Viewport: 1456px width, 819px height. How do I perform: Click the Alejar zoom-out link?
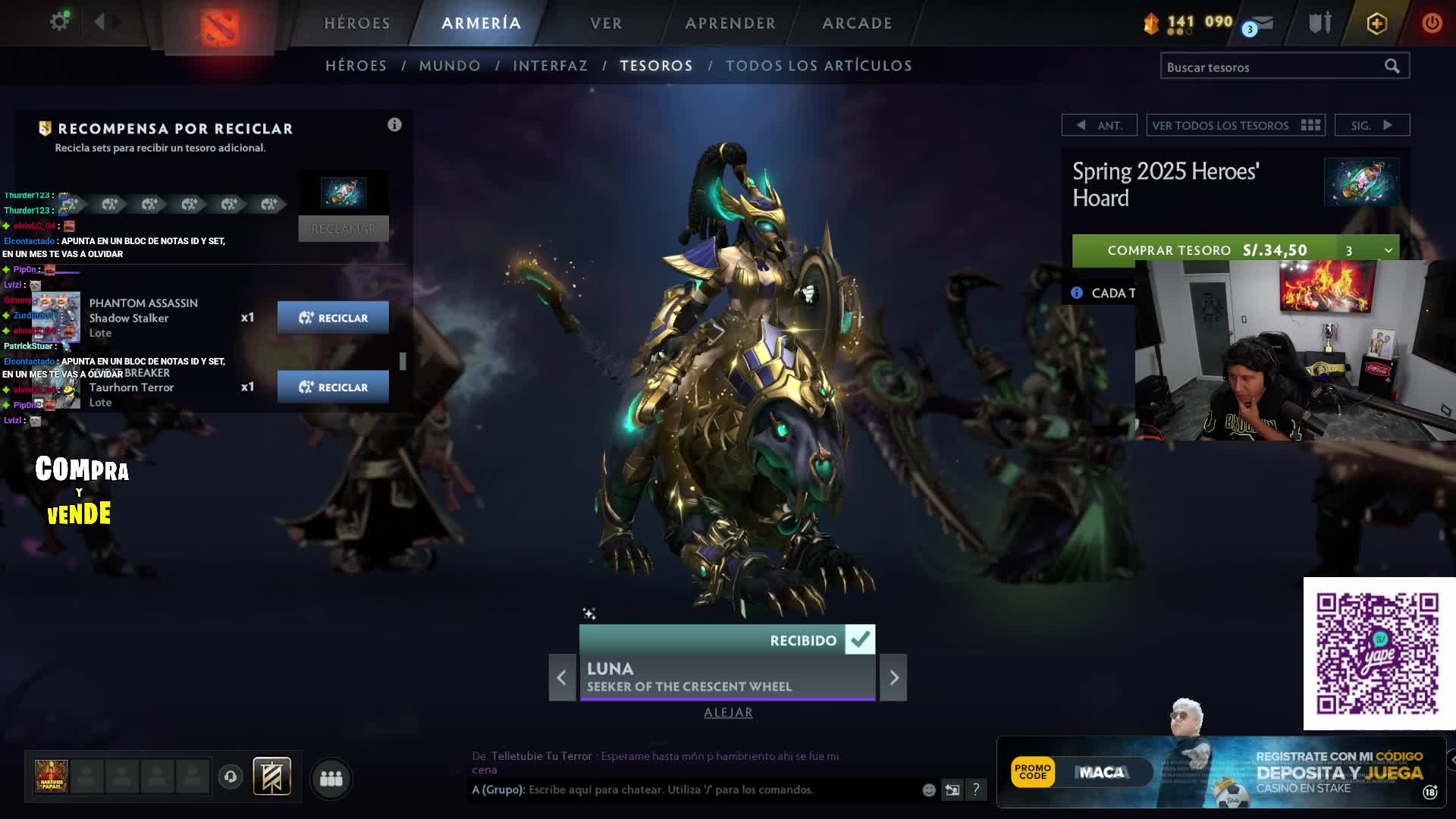pyautogui.click(x=728, y=712)
